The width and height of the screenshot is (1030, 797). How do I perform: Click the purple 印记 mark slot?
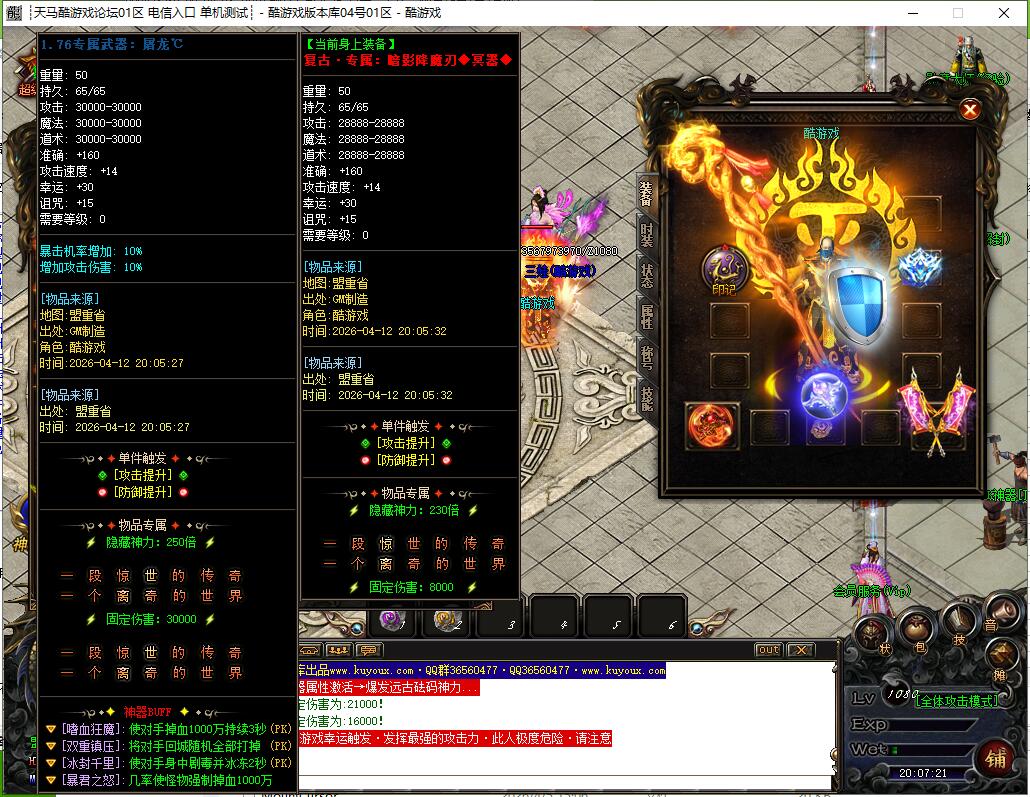point(720,269)
